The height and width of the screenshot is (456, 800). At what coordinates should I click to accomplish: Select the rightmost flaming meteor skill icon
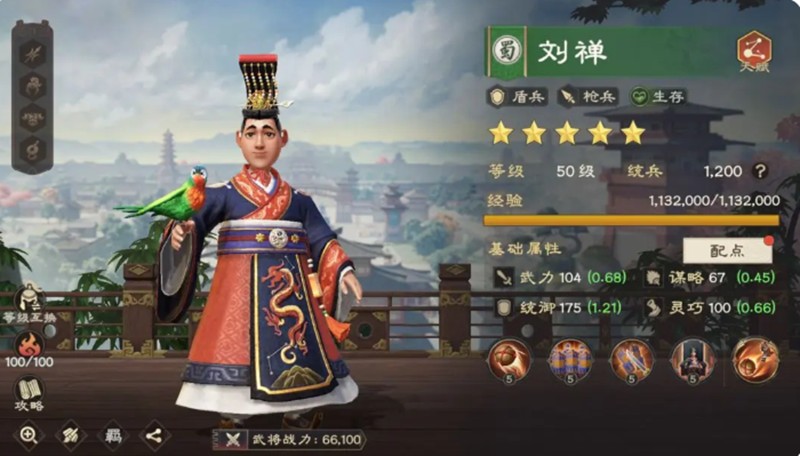click(x=755, y=360)
